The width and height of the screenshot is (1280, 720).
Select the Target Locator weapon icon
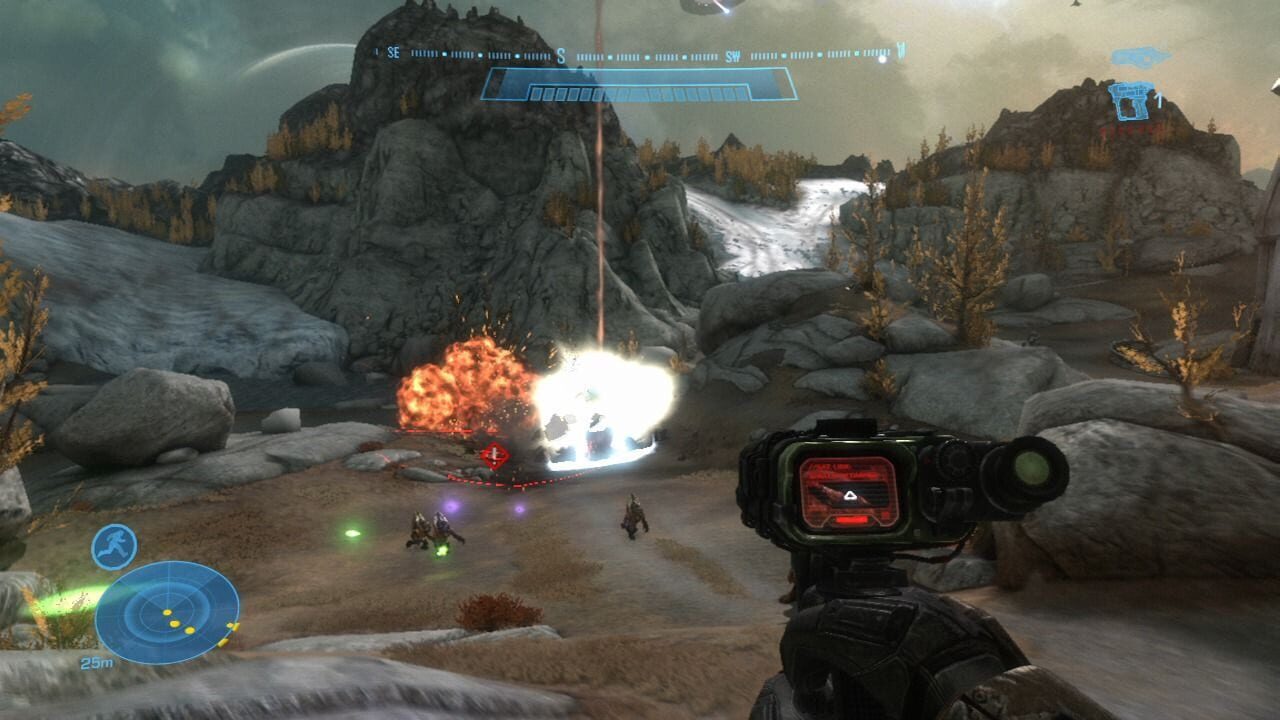[1131, 102]
